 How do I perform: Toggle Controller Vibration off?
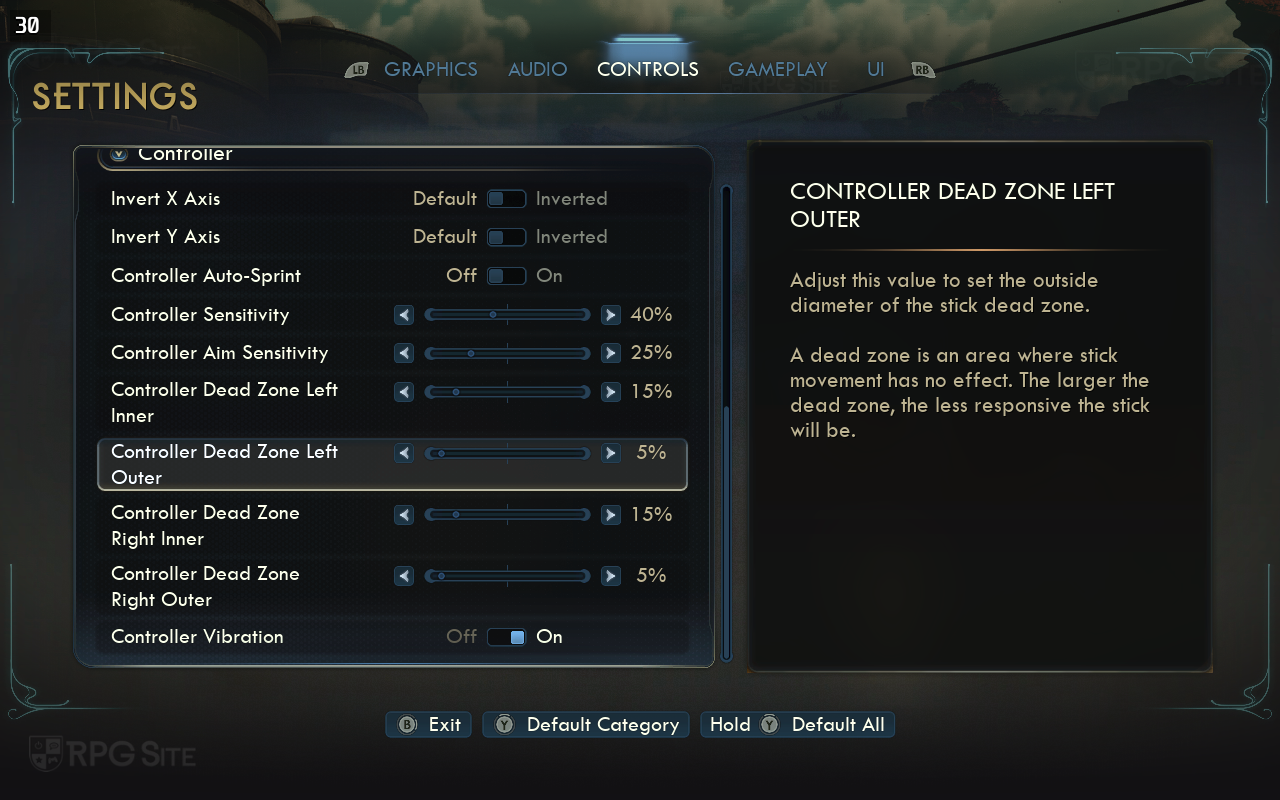[x=506, y=637]
